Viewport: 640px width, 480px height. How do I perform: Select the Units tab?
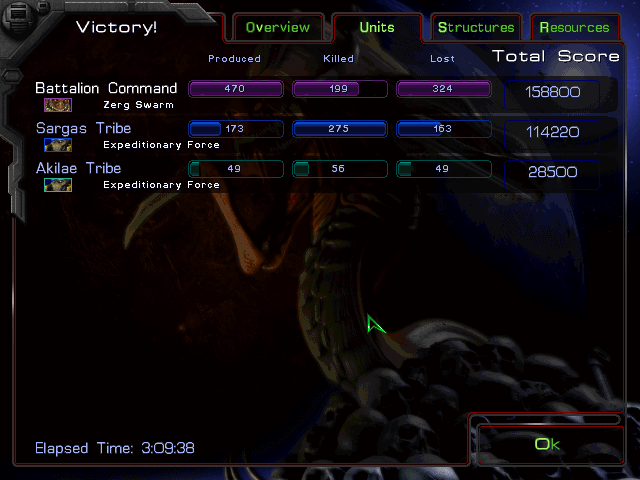pyautogui.click(x=376, y=27)
